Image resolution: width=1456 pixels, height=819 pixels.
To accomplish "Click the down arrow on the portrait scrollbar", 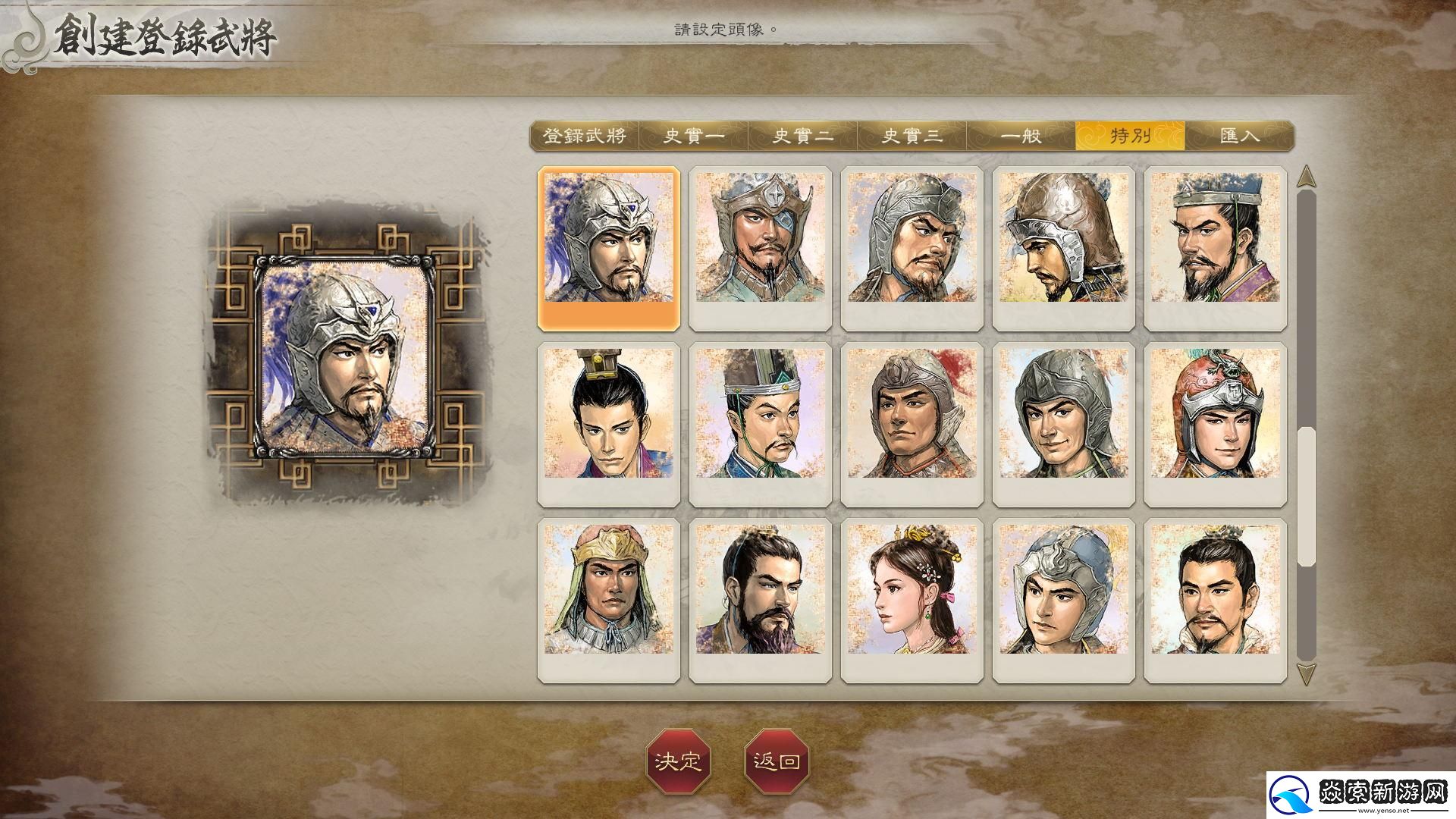I will click(1307, 669).
